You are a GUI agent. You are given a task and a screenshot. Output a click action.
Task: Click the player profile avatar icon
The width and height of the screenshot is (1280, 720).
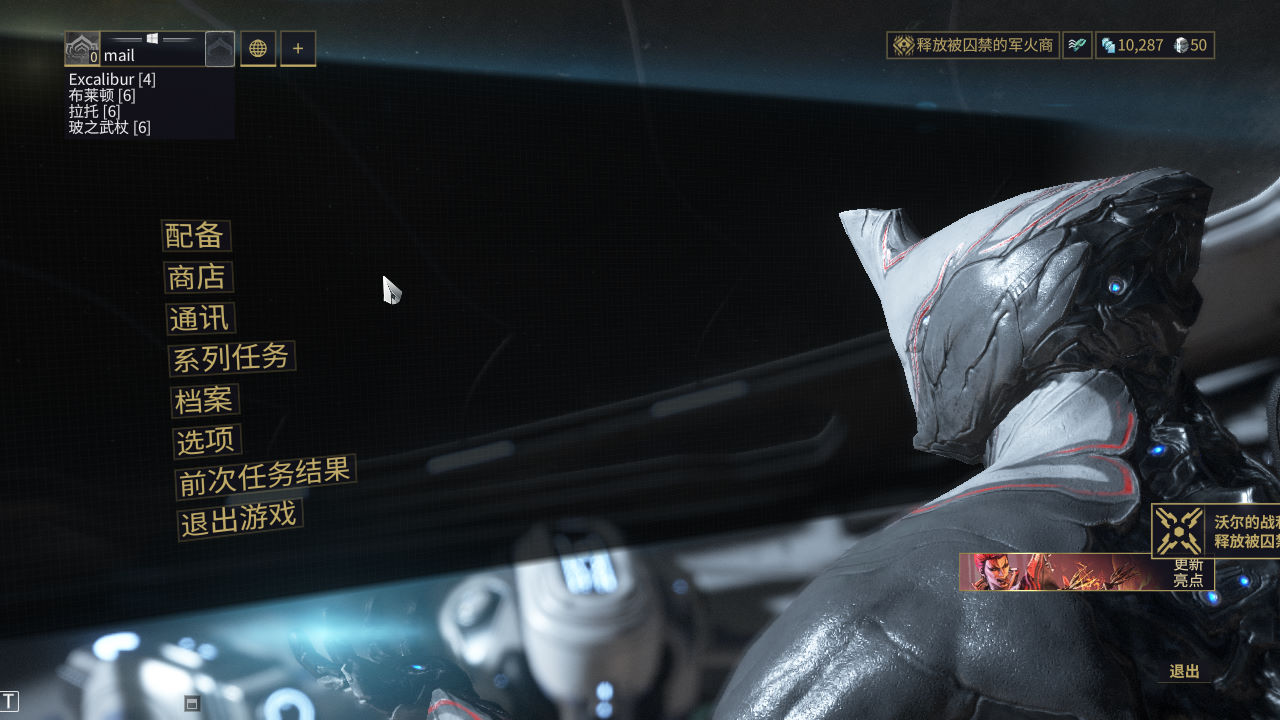pos(82,48)
